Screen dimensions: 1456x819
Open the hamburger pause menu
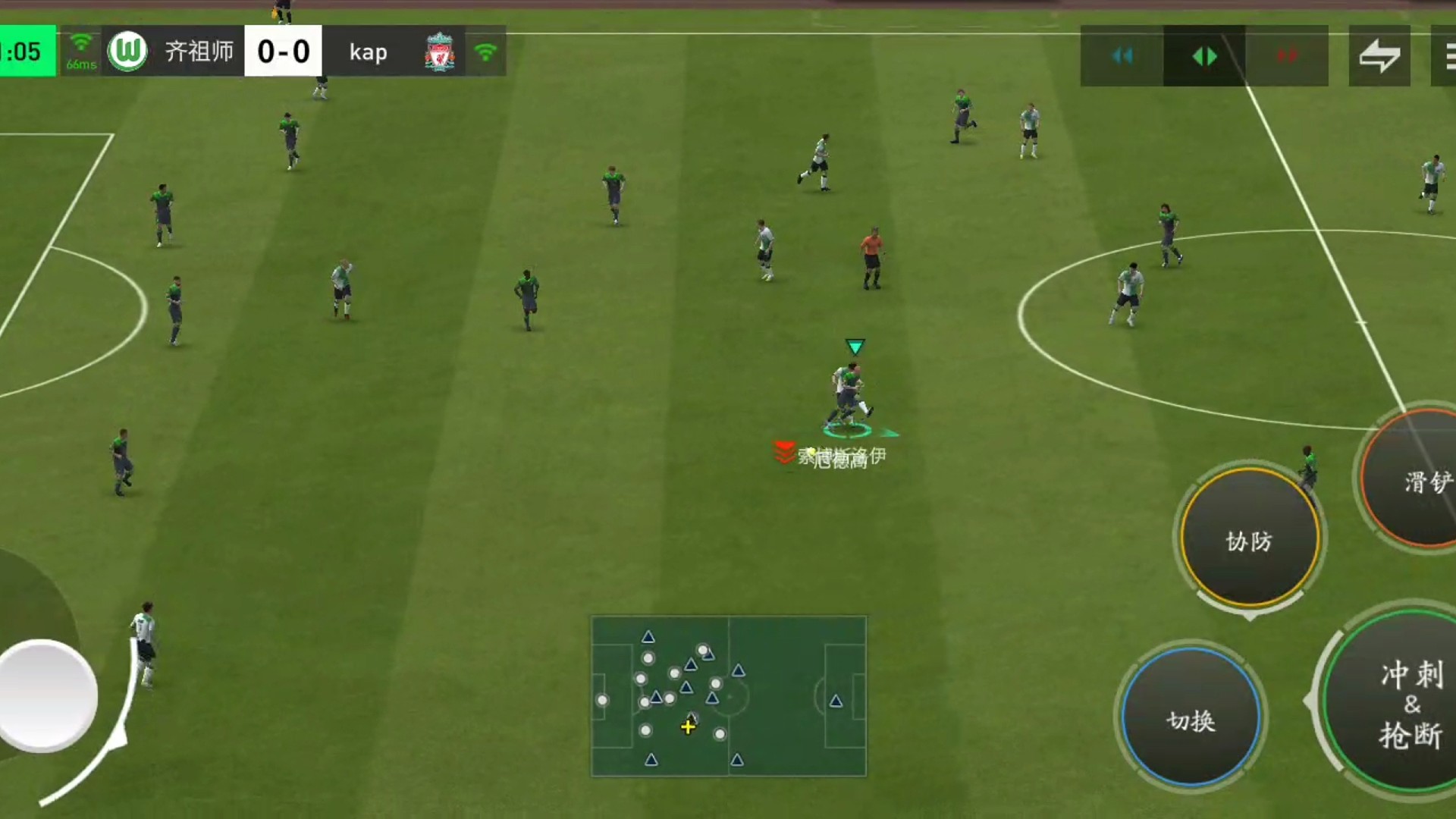1446,55
